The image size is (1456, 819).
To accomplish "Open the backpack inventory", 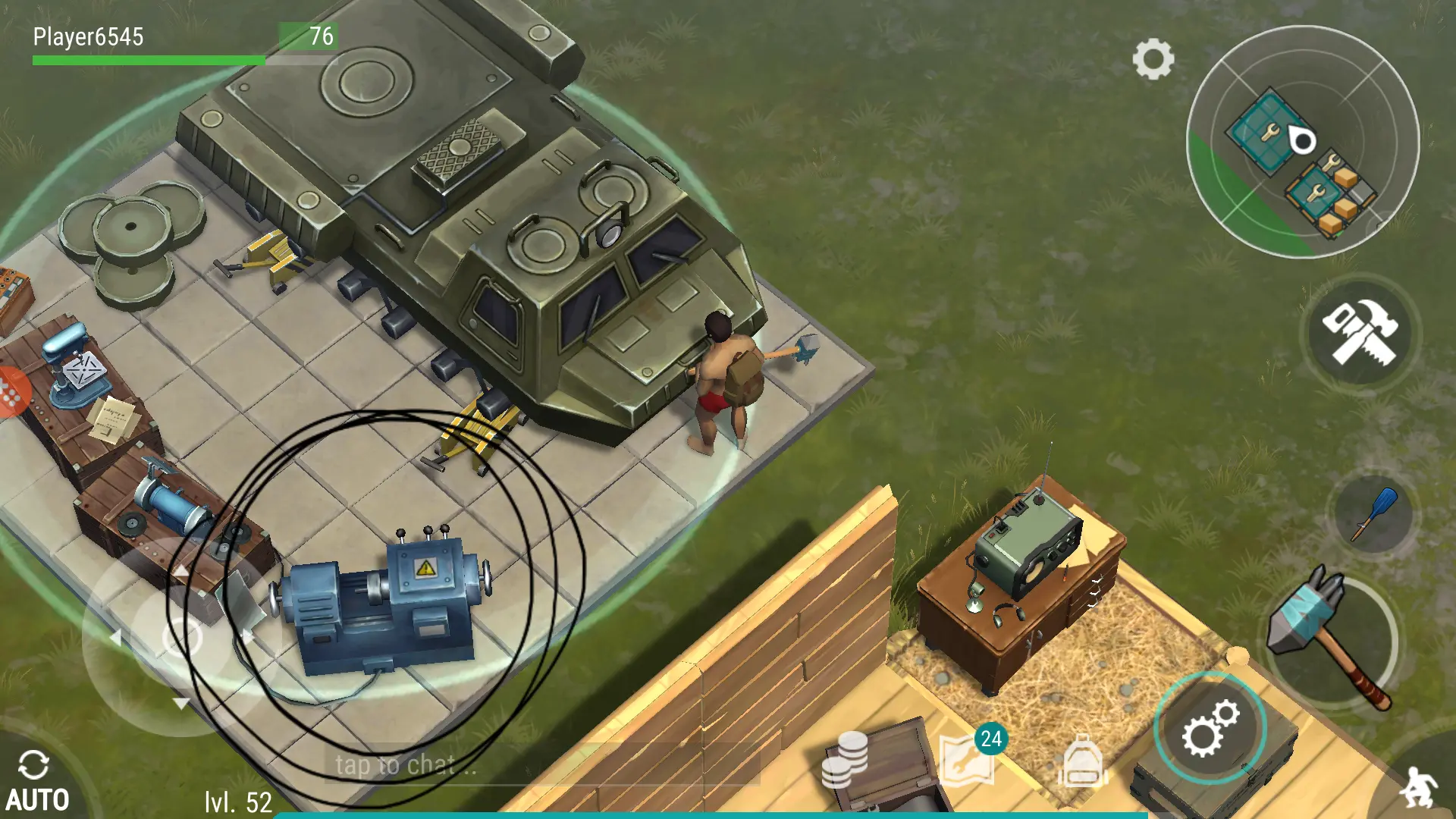I will click(1082, 761).
